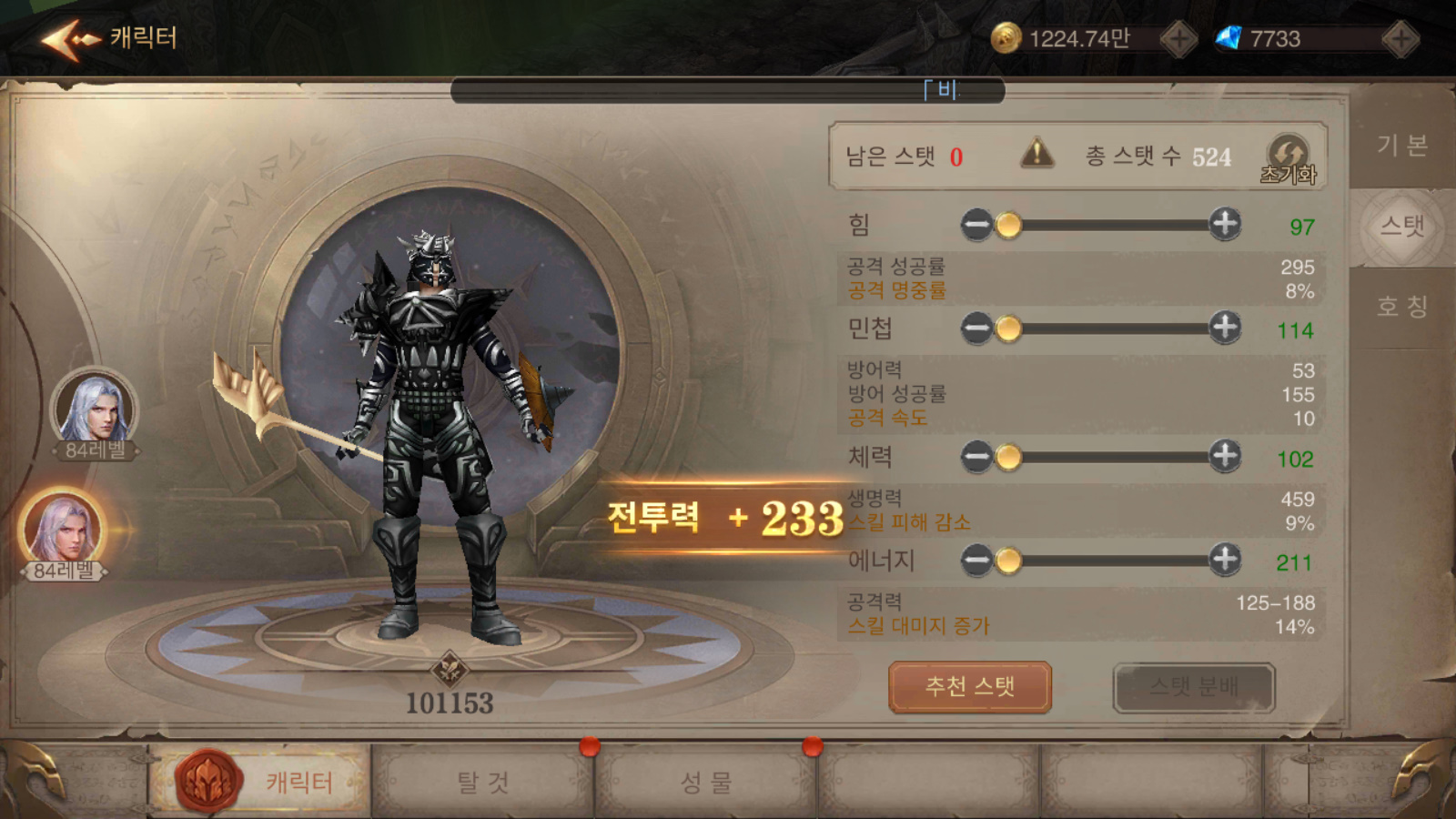Screen dimensions: 1456x819
Task: Increase 힘 stat with its plus button
Action: coord(1225,223)
